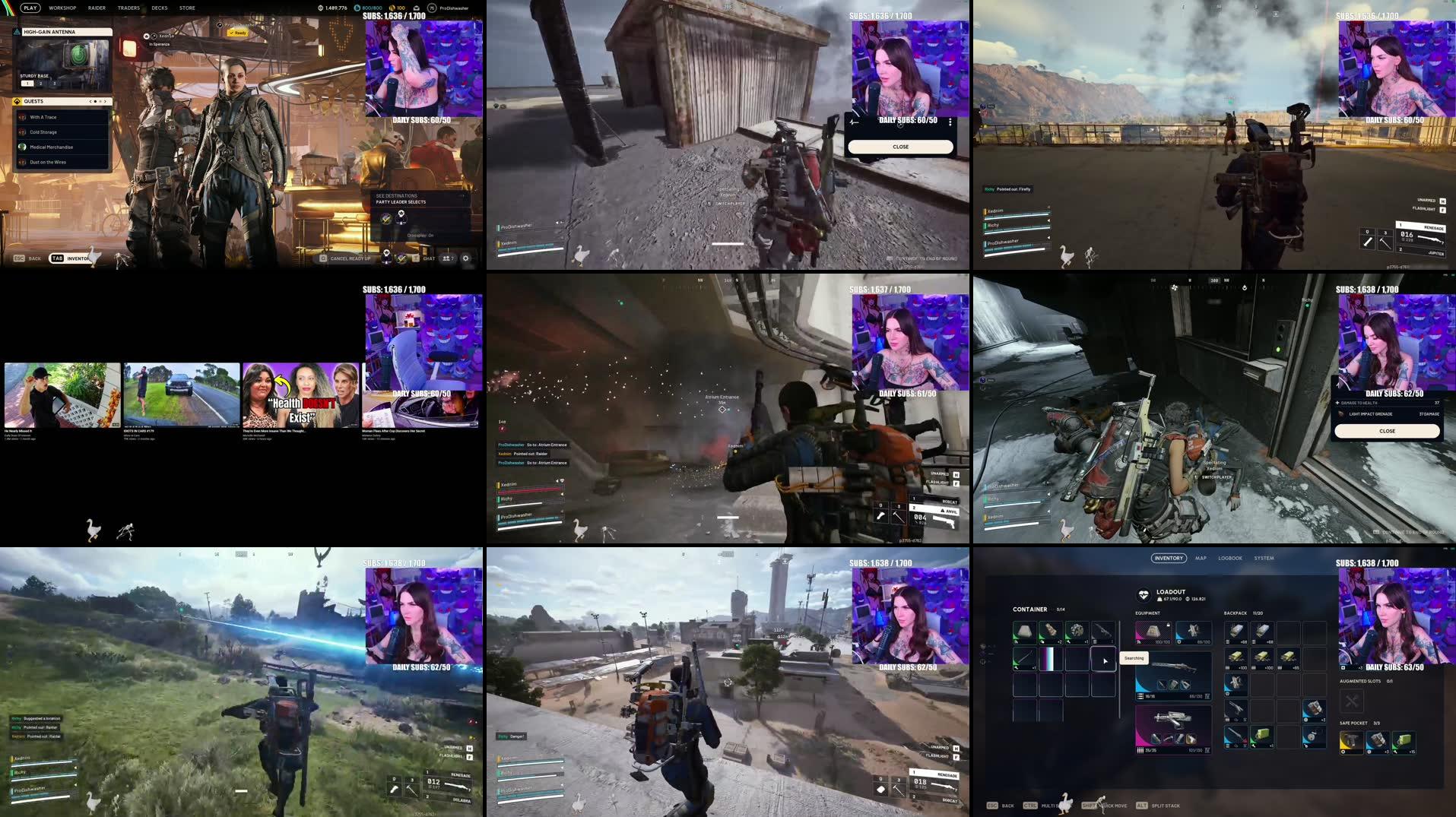Open the three-dot menu beside the Close button
Image resolution: width=1456 pixels, height=817 pixels.
tap(950, 122)
